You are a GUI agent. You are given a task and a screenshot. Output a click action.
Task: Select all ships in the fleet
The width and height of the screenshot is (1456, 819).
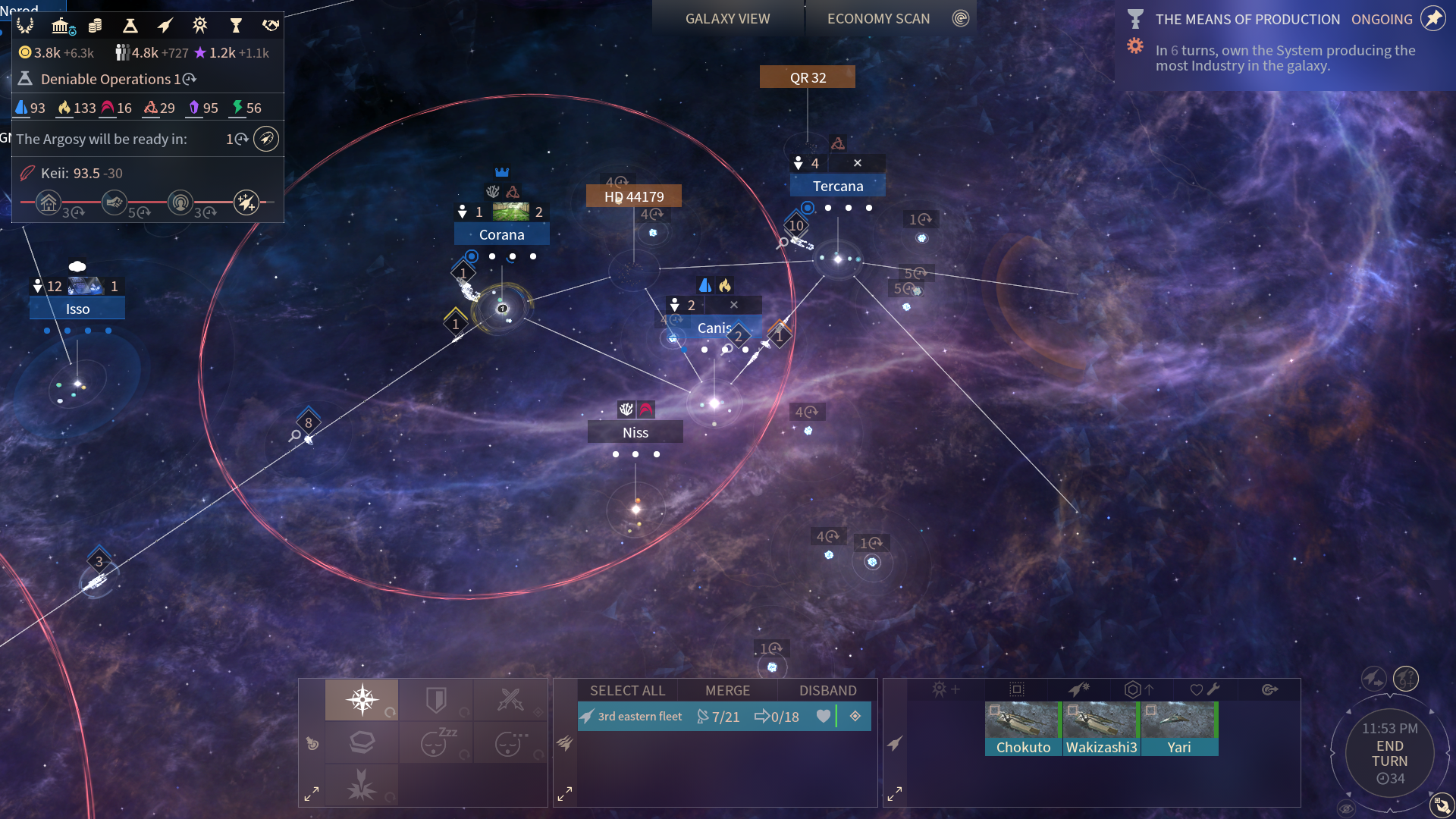tap(627, 691)
